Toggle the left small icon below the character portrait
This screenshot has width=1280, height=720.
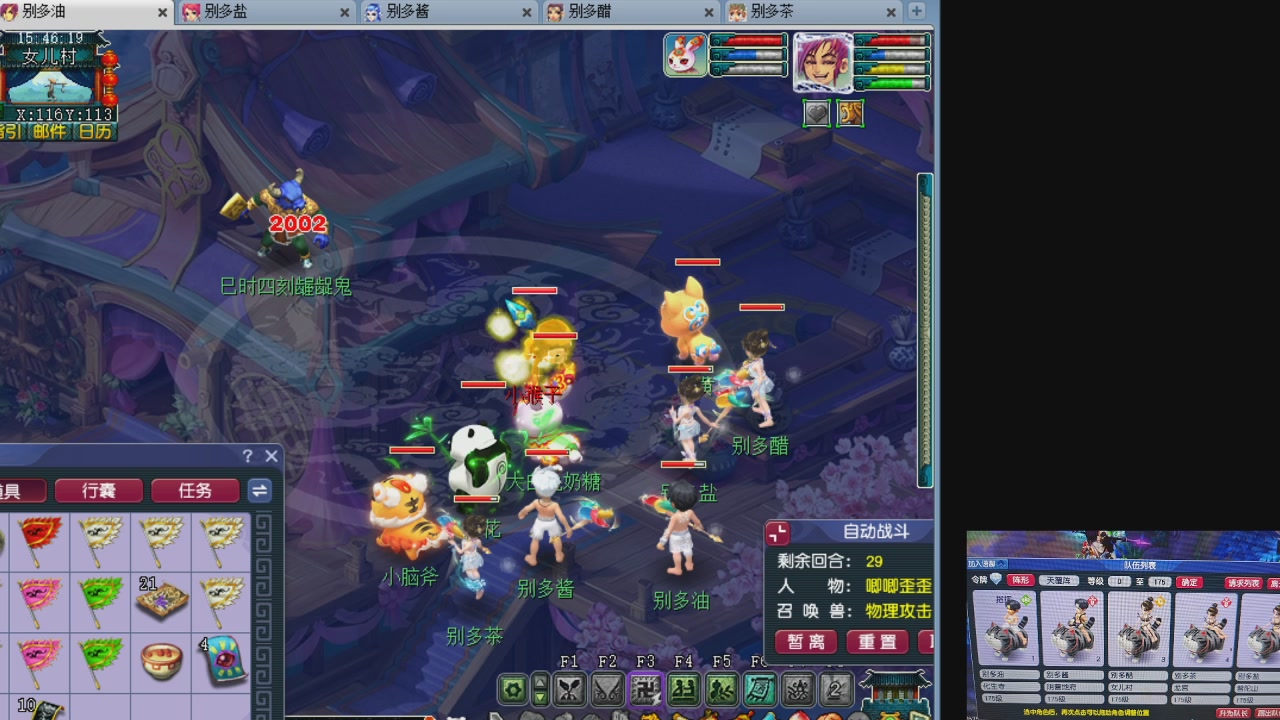[816, 112]
